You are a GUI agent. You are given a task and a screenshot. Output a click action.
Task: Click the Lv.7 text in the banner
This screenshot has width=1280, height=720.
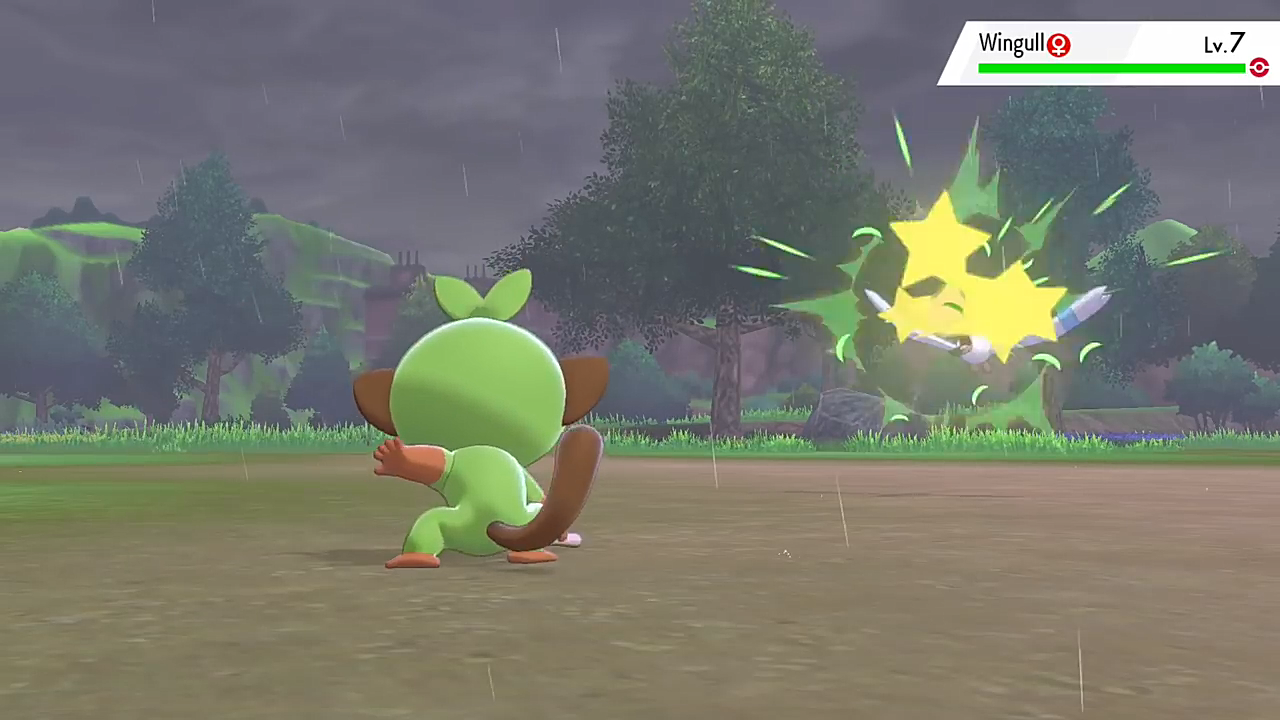[1223, 44]
